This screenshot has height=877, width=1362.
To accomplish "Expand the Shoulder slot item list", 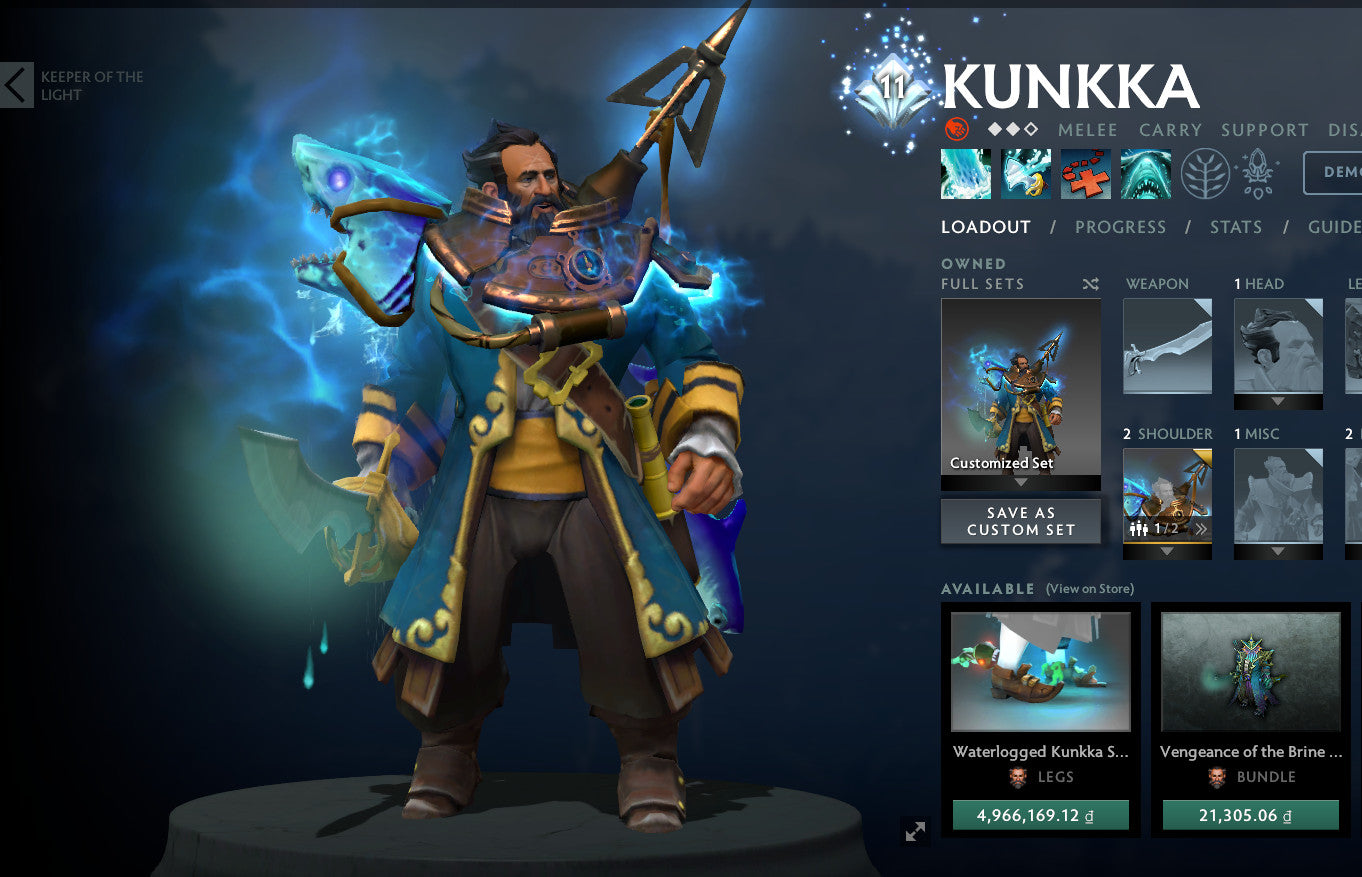I will pos(1167,550).
